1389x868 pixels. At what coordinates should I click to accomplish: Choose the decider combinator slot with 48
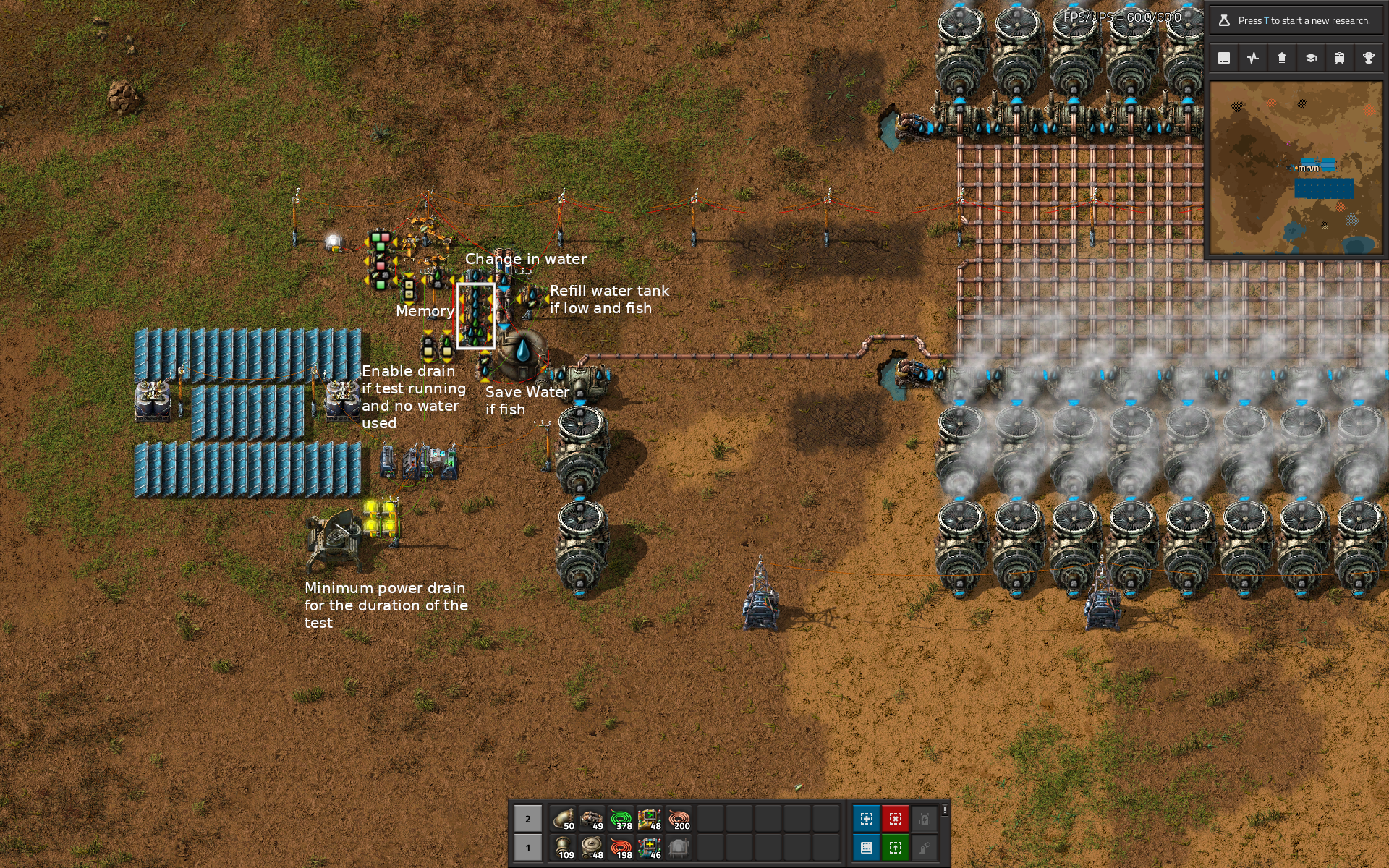(650, 819)
